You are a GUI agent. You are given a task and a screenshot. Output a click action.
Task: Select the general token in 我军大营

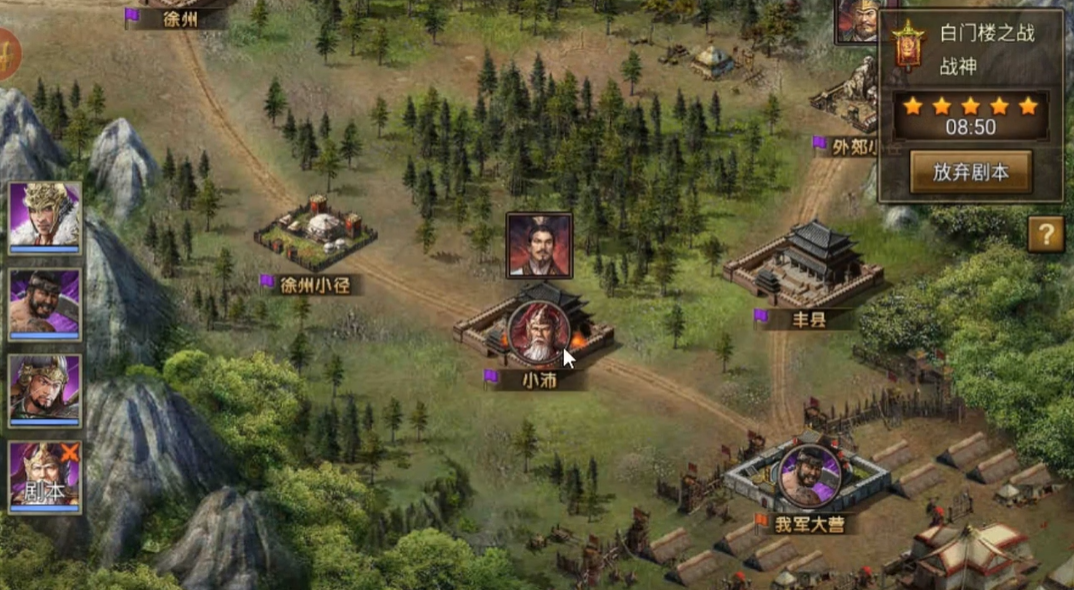[808, 475]
